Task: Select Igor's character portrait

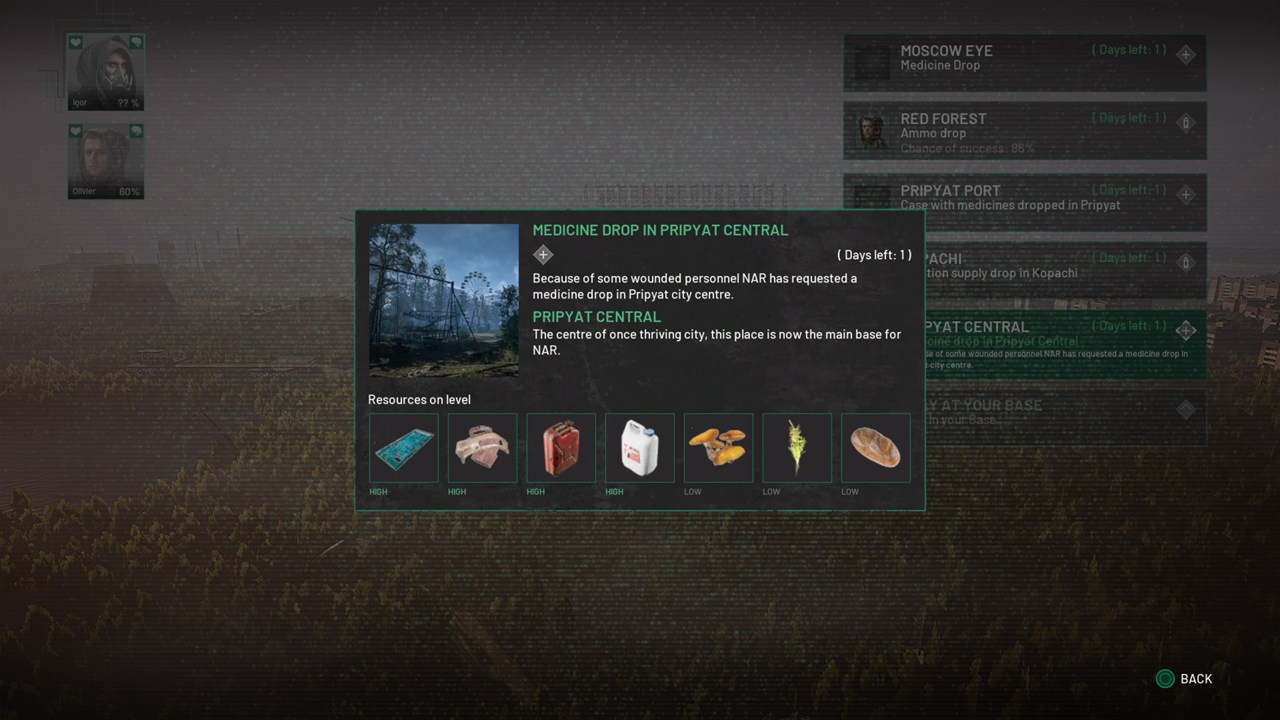Action: click(105, 72)
